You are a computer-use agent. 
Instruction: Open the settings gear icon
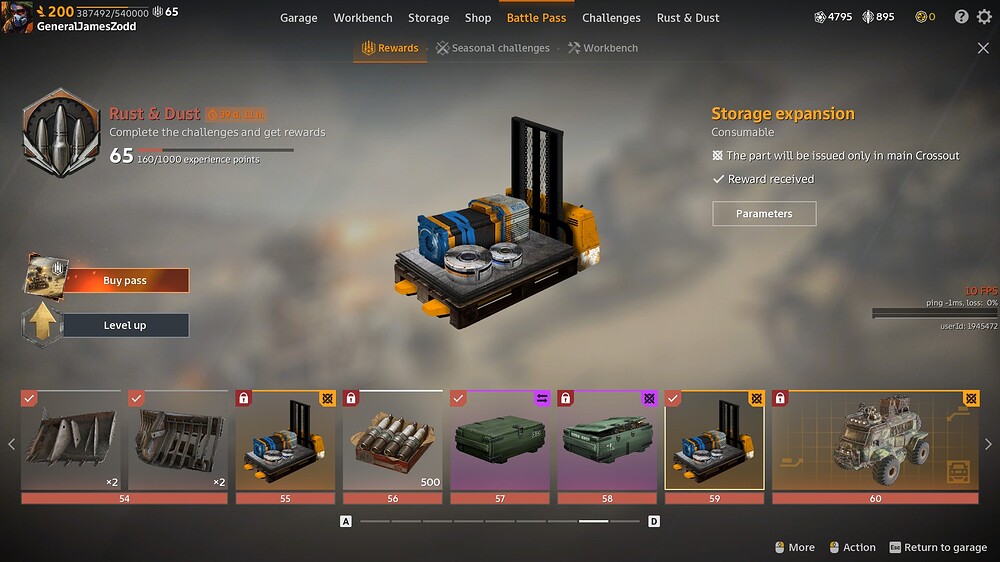(983, 17)
